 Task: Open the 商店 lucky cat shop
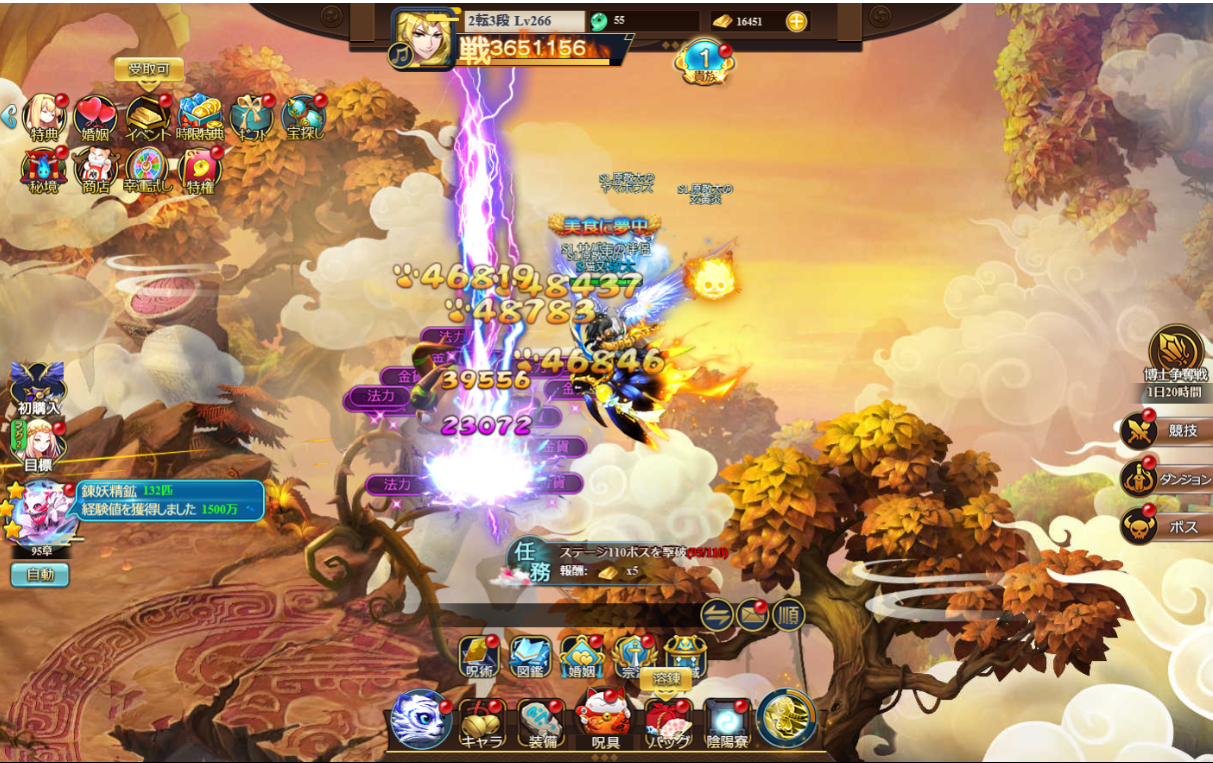pyautogui.click(x=96, y=170)
